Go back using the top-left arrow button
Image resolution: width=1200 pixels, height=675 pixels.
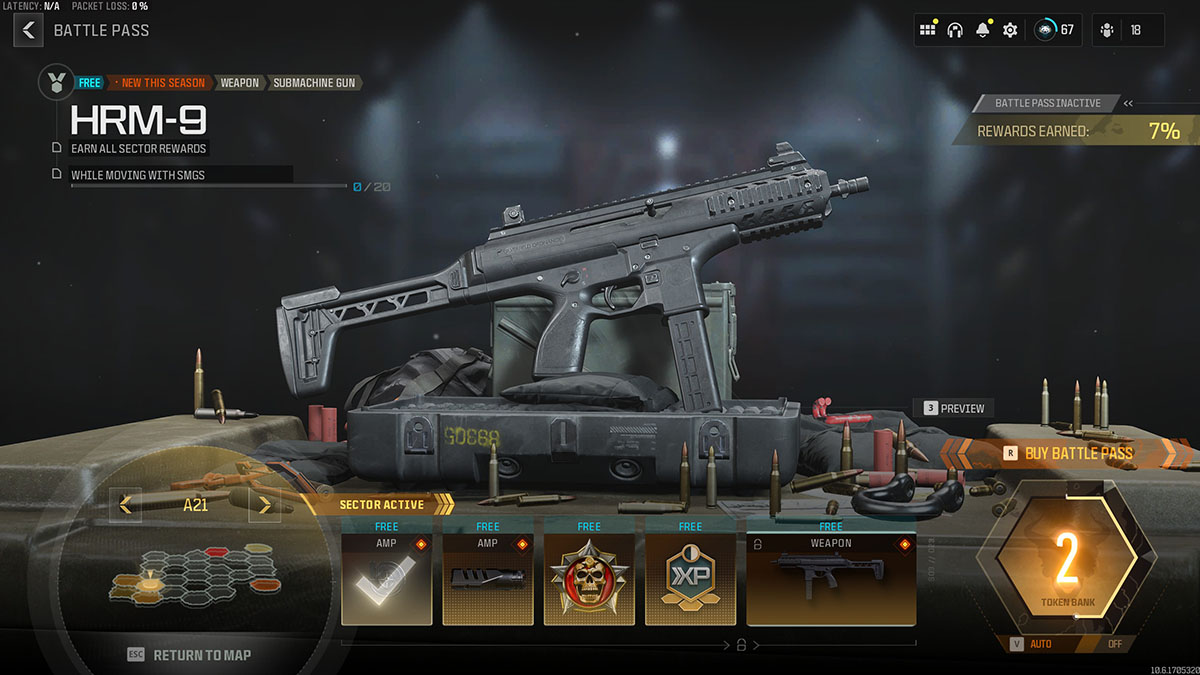pos(28,30)
